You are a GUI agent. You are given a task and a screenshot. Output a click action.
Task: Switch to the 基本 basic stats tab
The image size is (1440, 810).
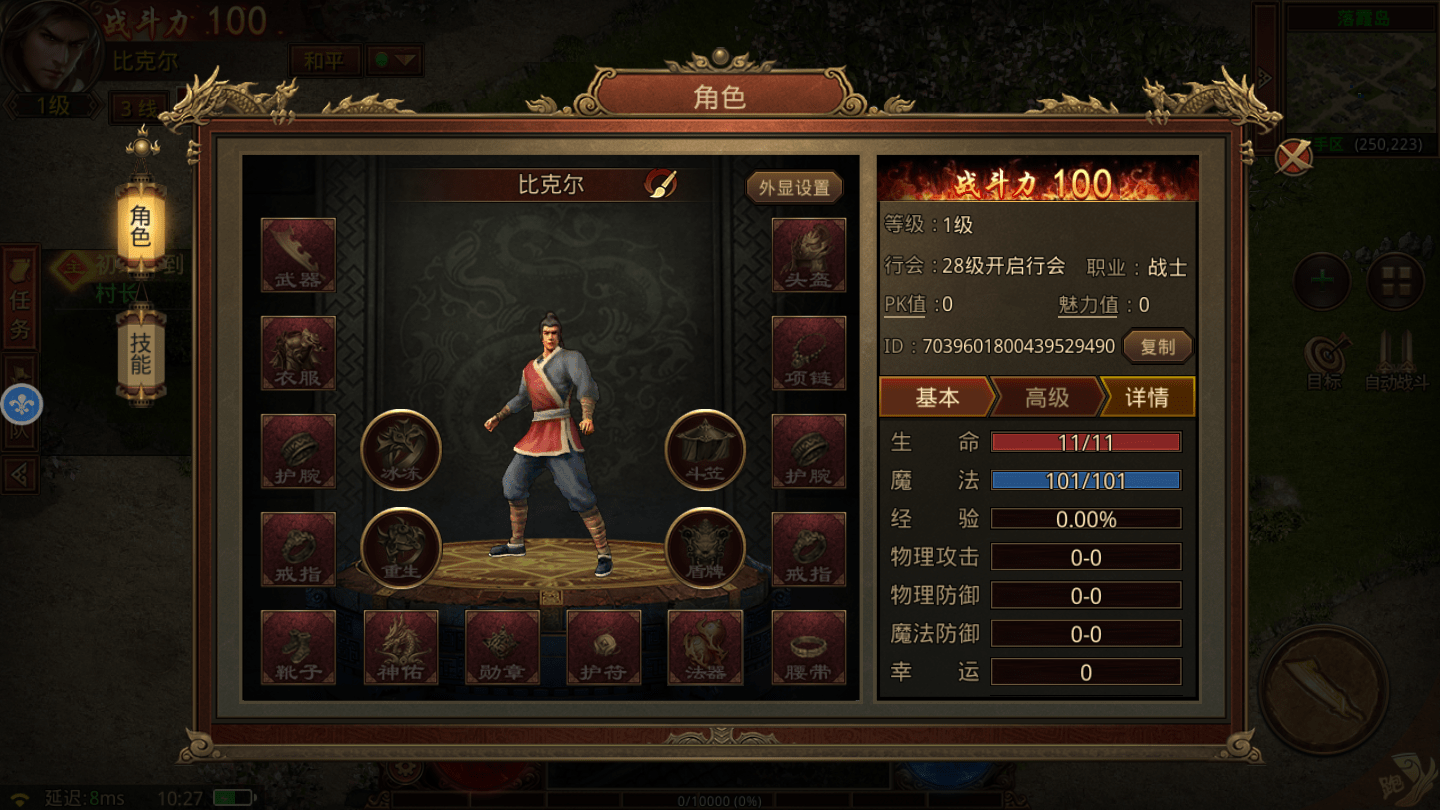tap(936, 397)
